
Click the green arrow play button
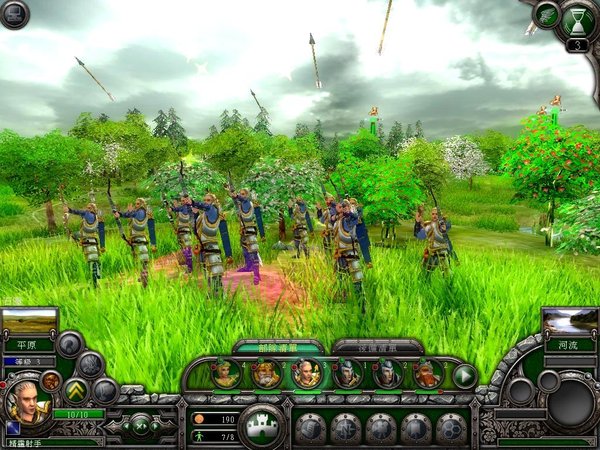(x=465, y=376)
